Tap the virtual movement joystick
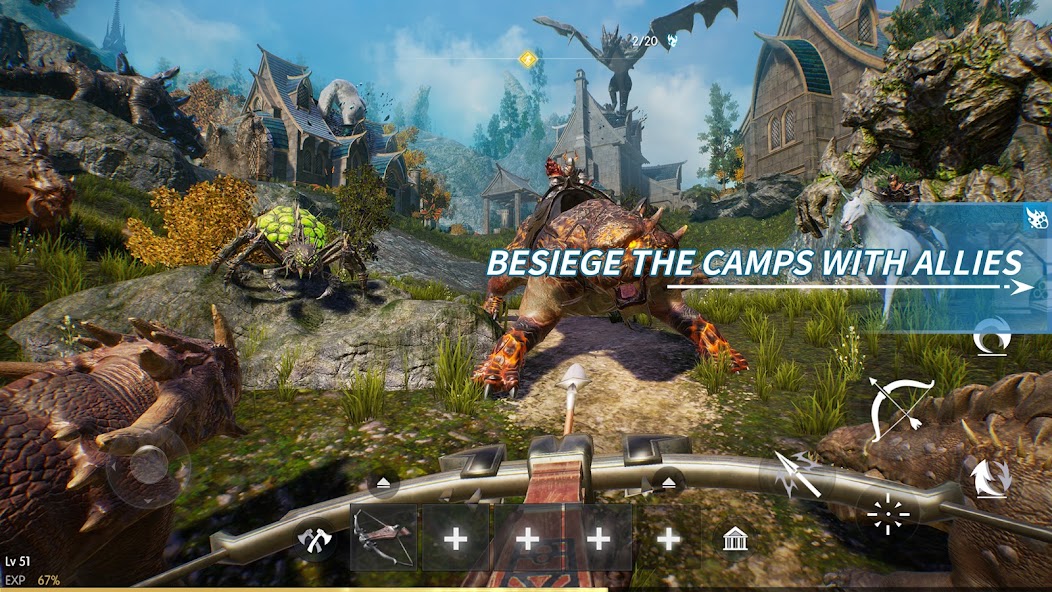 point(148,466)
